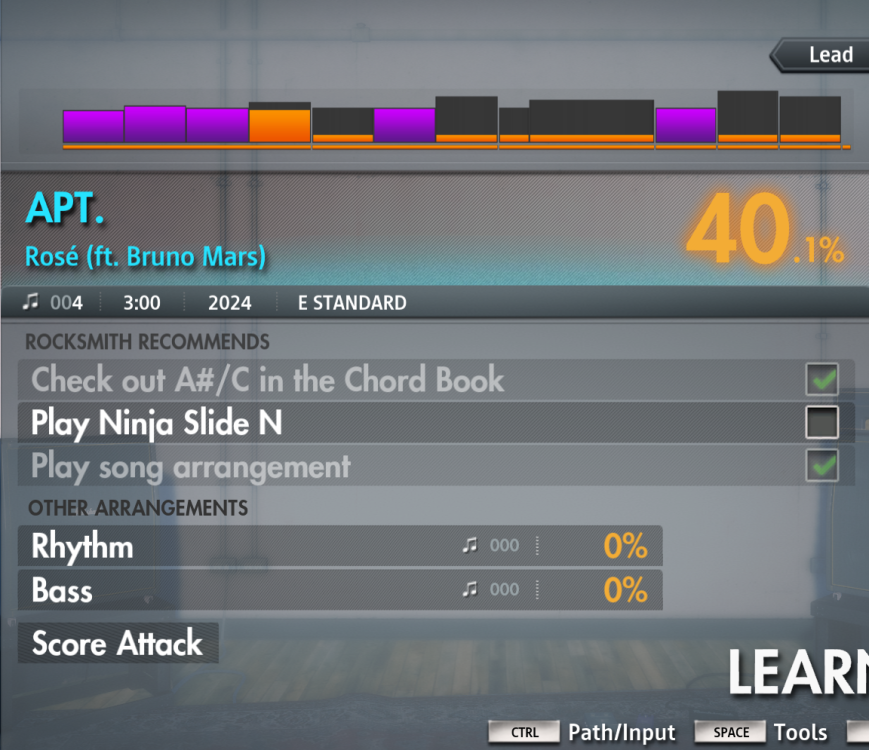Select Play song arrangement
Screen dimensions: 869x750
coord(191,467)
